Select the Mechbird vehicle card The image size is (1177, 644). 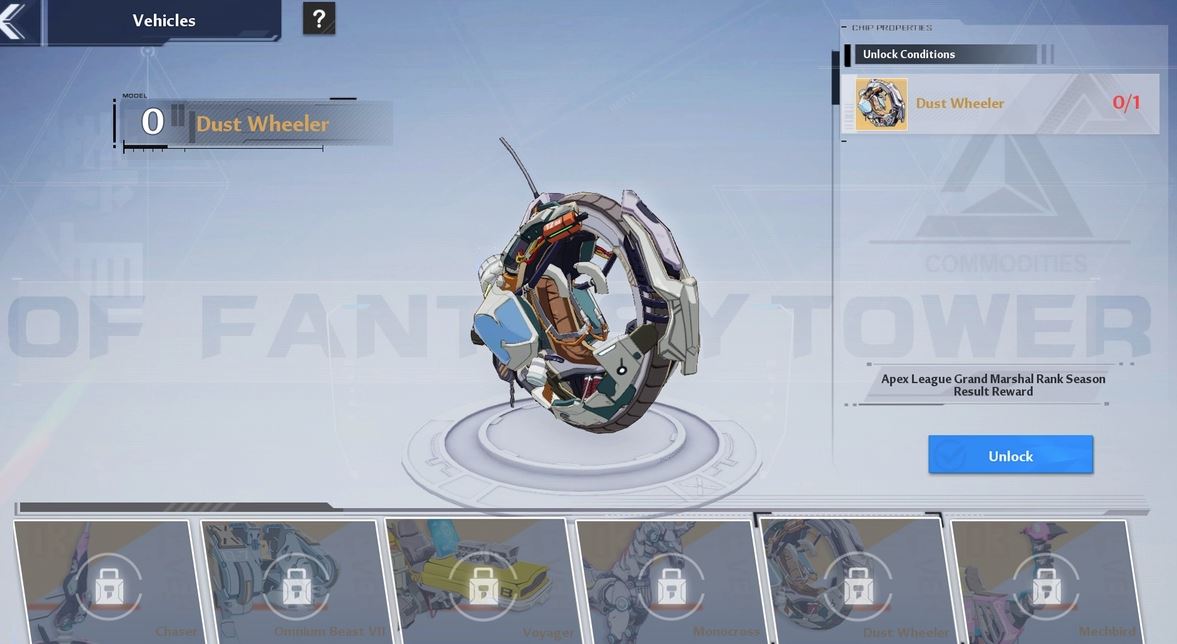1045,582
